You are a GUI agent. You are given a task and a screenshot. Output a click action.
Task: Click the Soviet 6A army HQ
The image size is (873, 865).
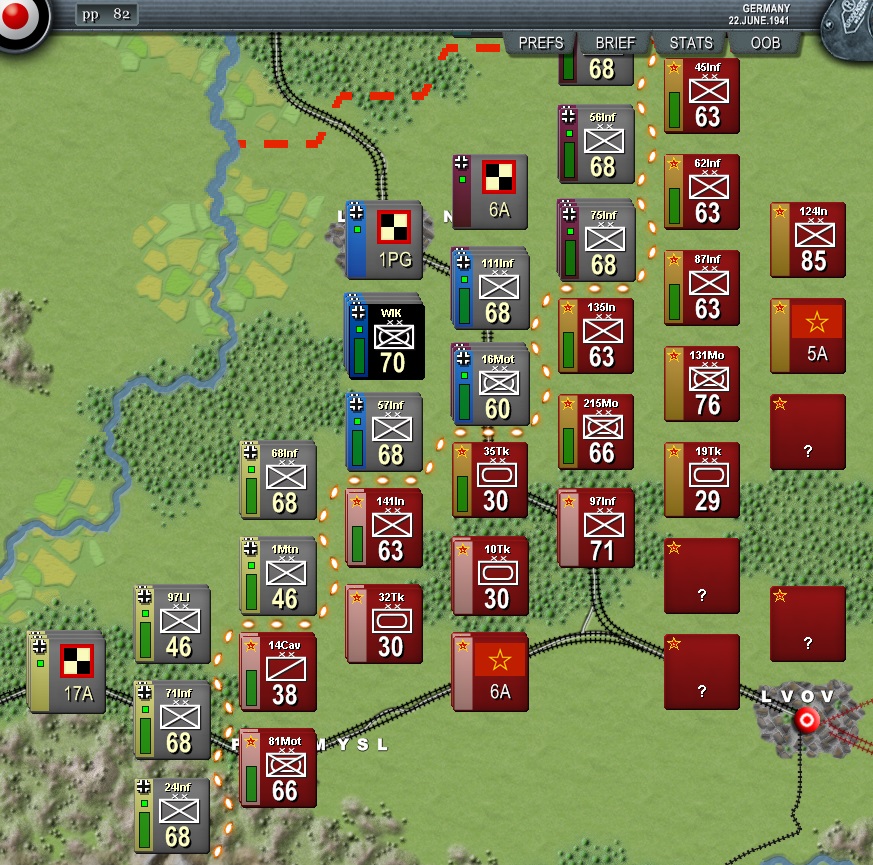coord(492,673)
